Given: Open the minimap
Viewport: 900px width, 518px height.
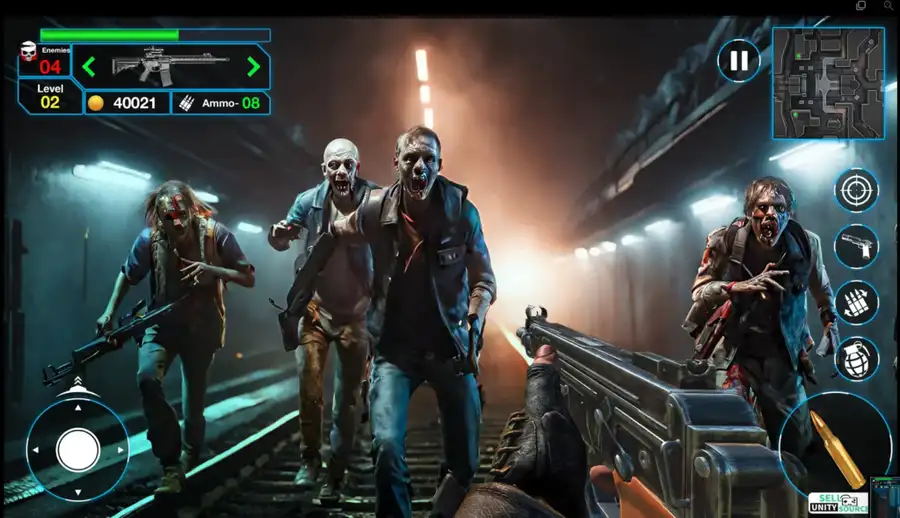Looking at the screenshot, I should pyautogui.click(x=827, y=82).
